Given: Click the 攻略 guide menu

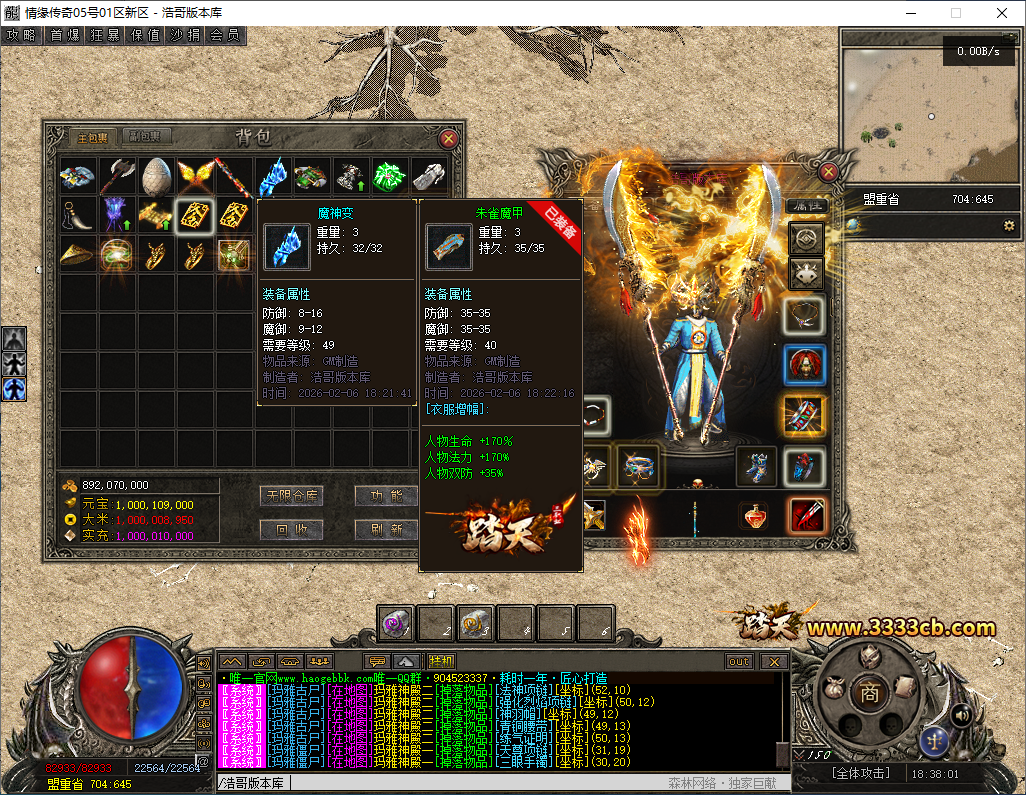Looking at the screenshot, I should pos(21,35).
